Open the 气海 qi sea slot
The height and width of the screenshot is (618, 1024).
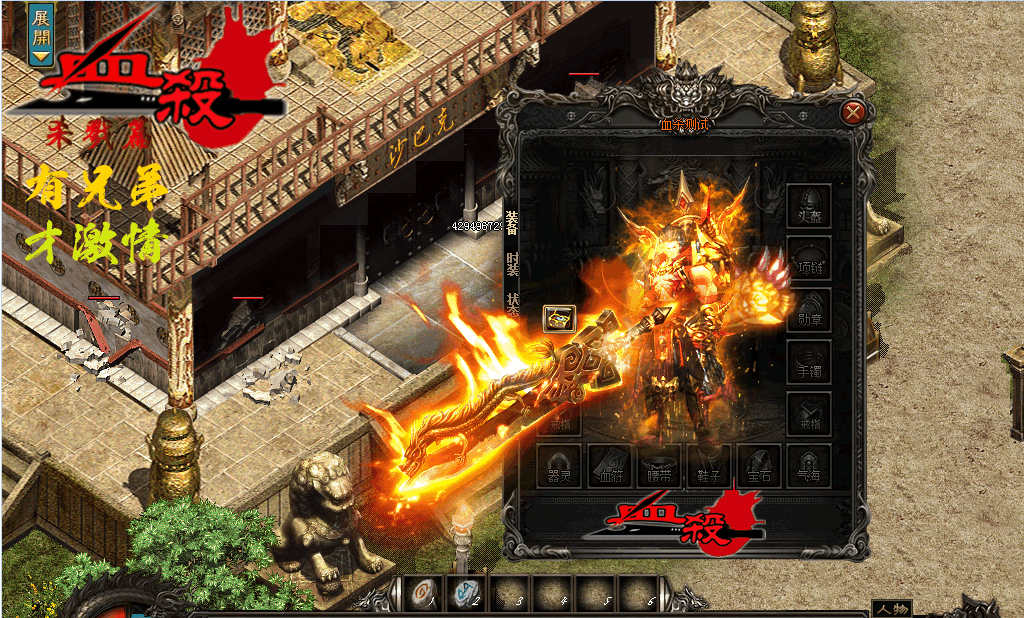809,465
